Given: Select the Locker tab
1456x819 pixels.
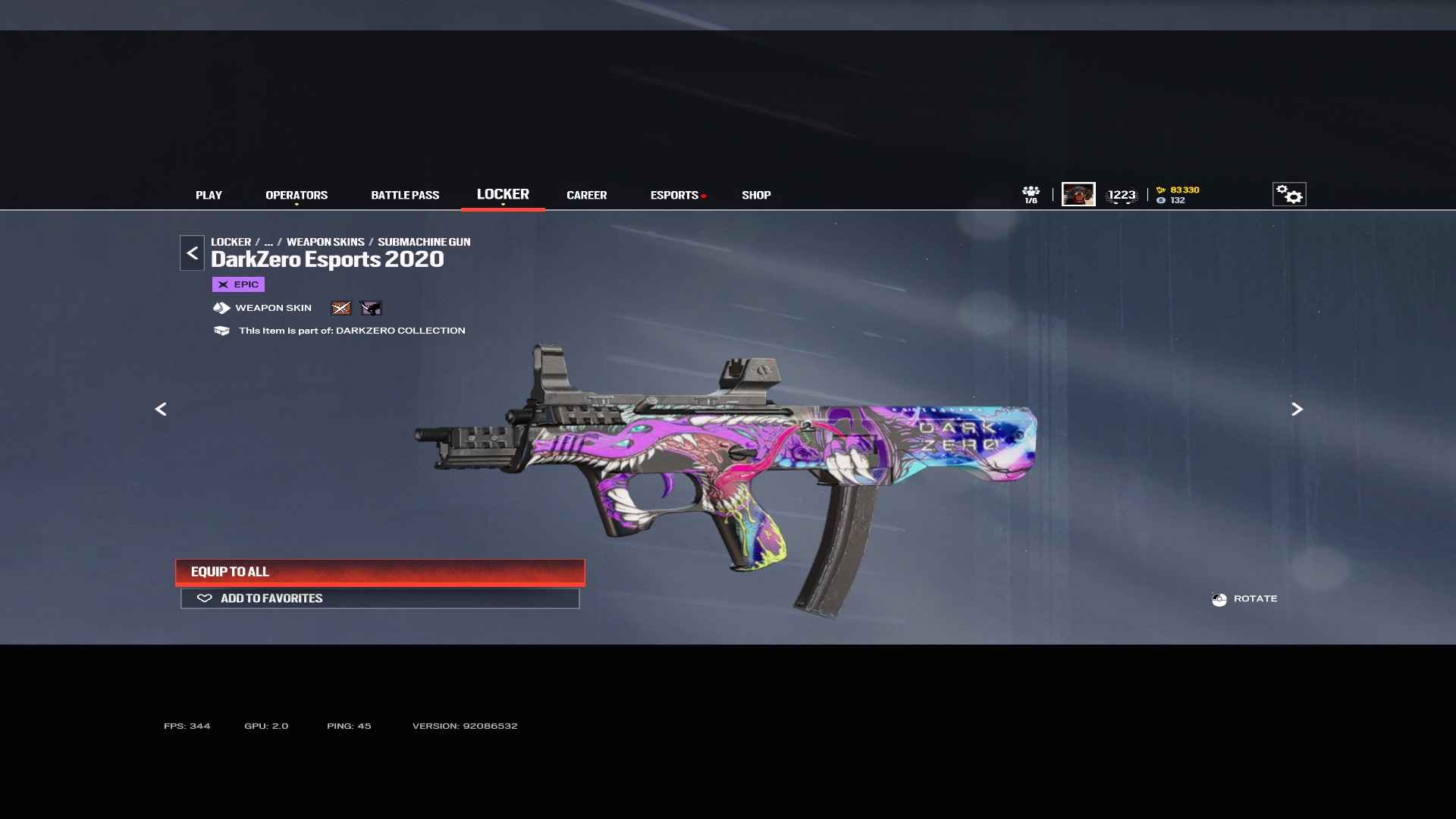Looking at the screenshot, I should tap(503, 194).
